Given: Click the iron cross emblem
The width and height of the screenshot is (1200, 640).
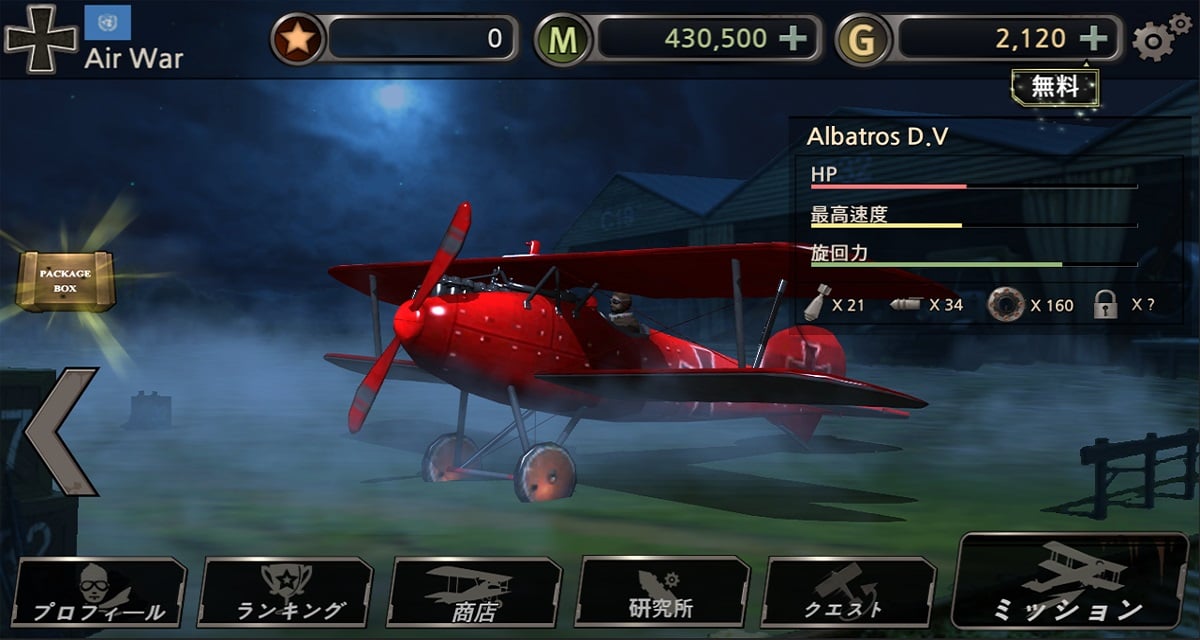Looking at the screenshot, I should pos(40,38).
